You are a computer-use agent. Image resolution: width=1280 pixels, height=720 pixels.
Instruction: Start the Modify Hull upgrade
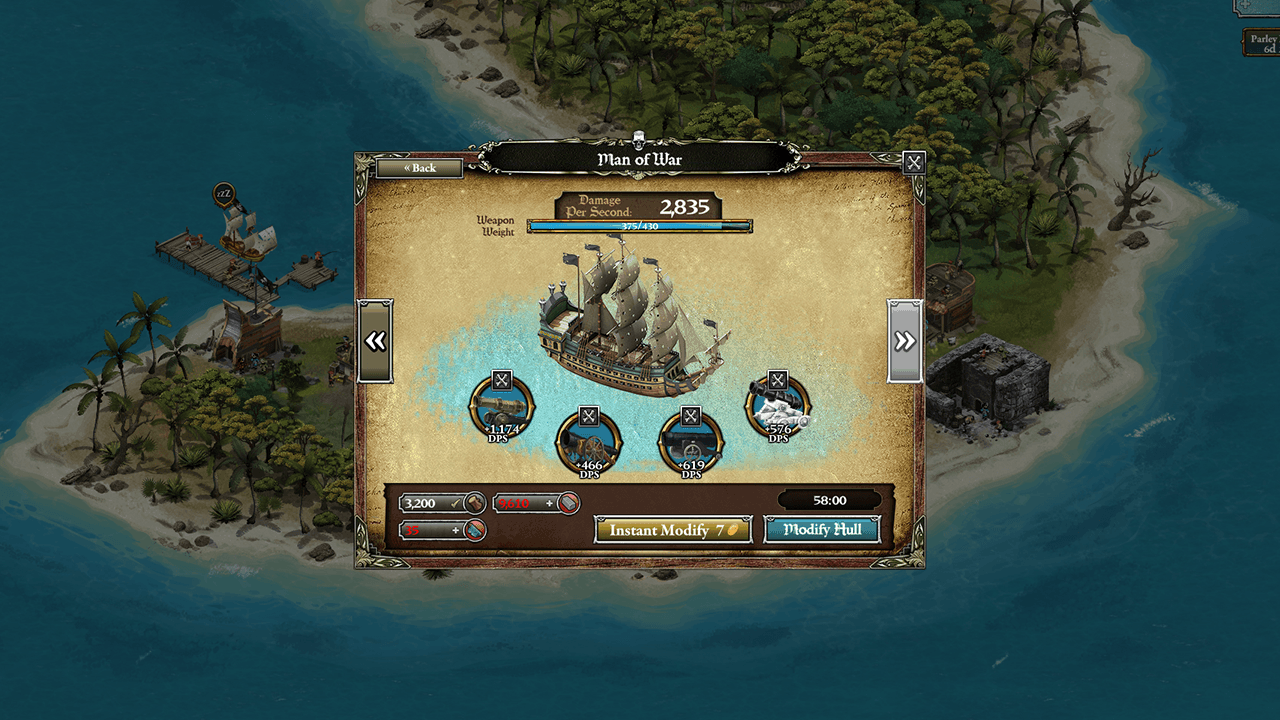(821, 530)
